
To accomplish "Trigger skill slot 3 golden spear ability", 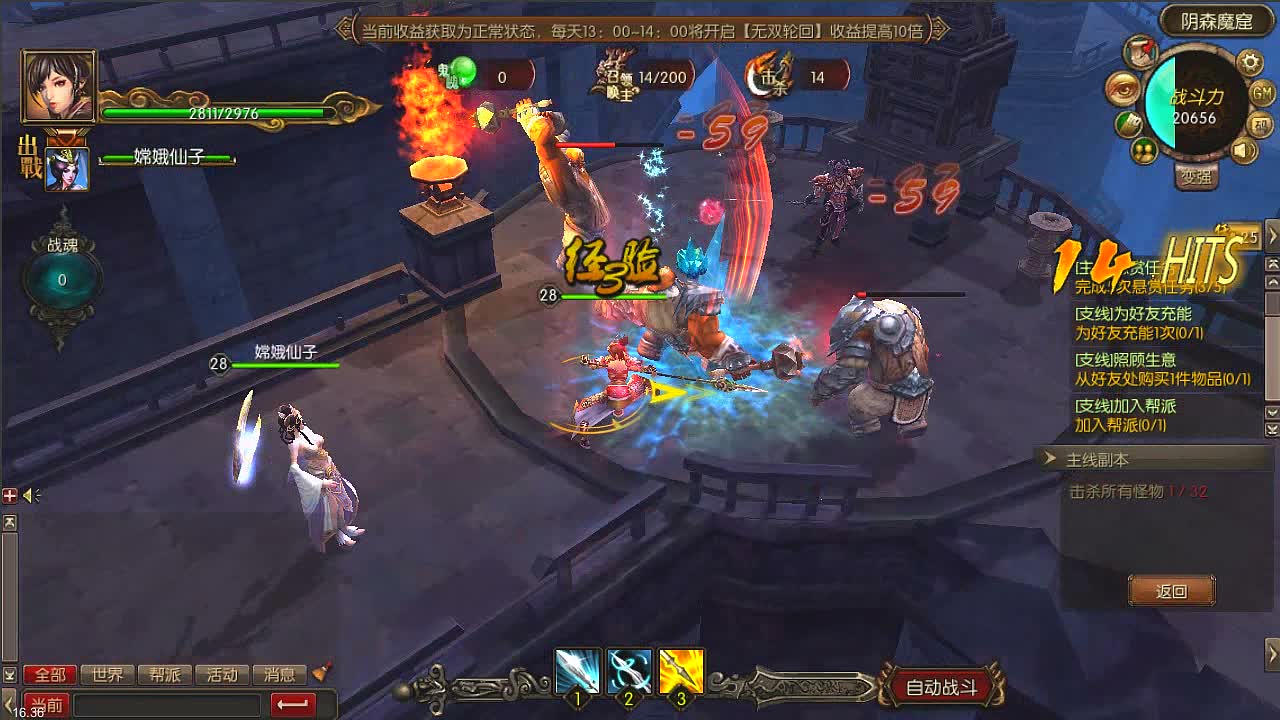I will pyautogui.click(x=681, y=672).
